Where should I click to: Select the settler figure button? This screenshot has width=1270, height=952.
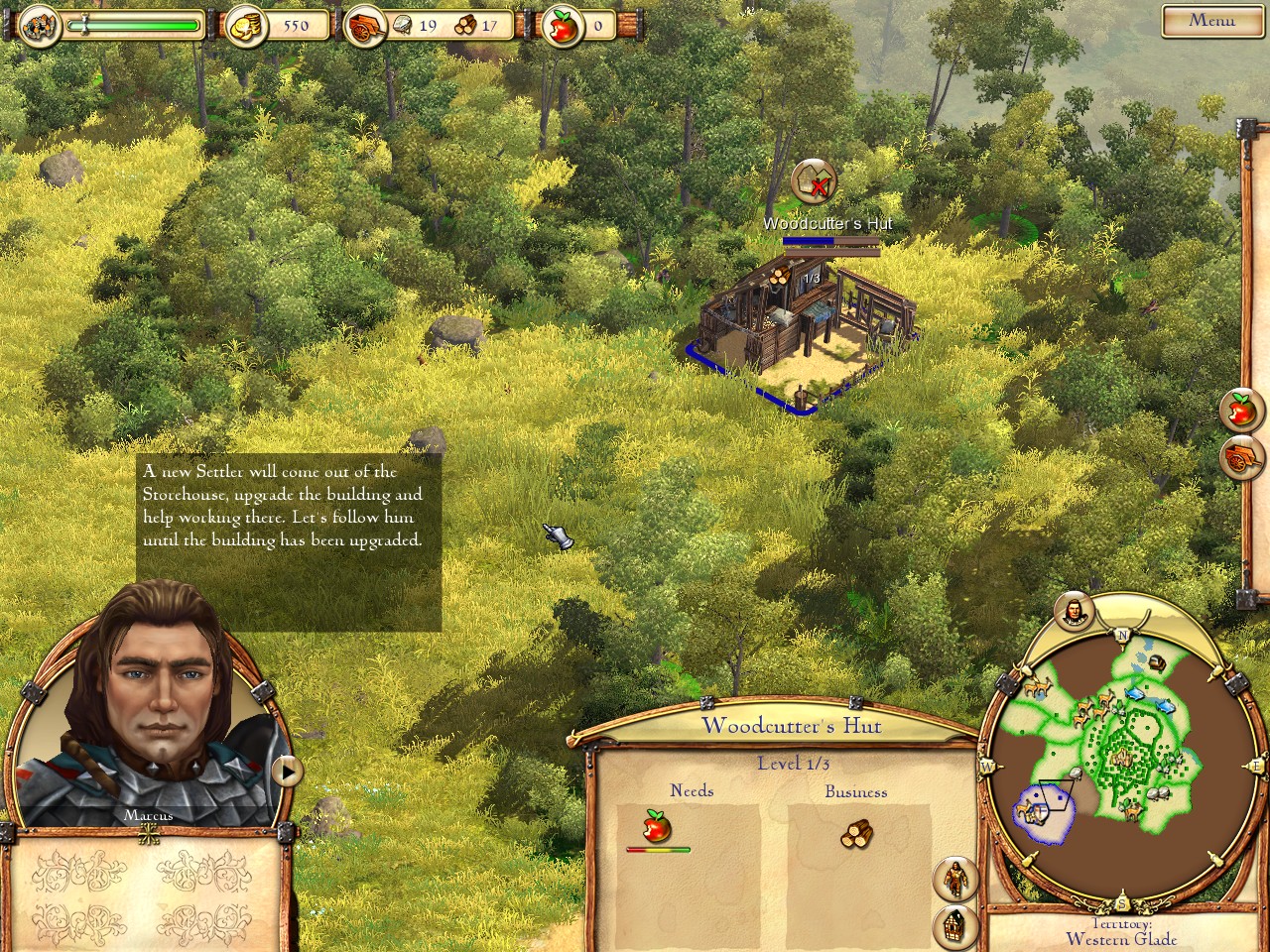pyautogui.click(x=954, y=879)
